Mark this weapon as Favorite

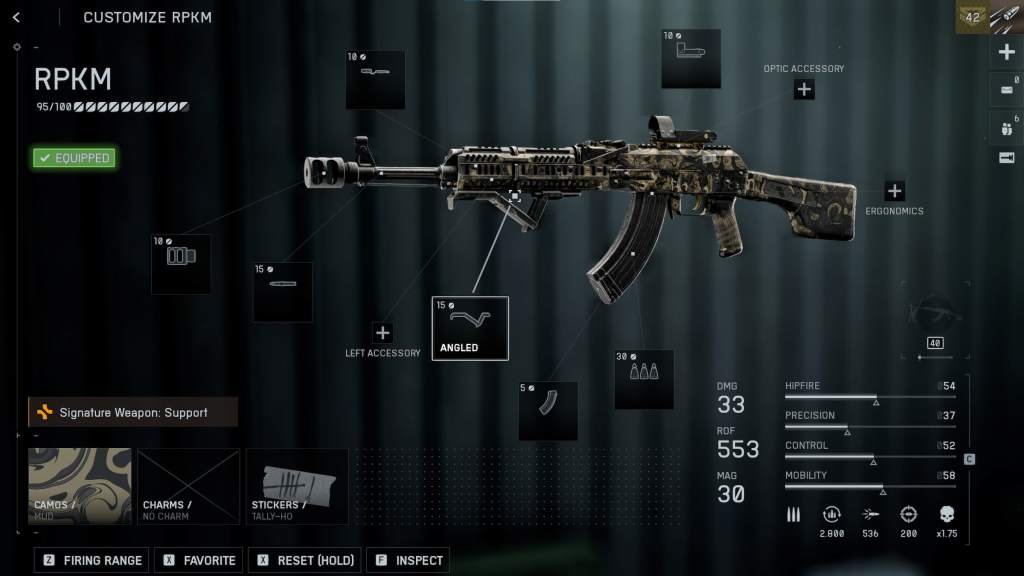pyautogui.click(x=199, y=561)
